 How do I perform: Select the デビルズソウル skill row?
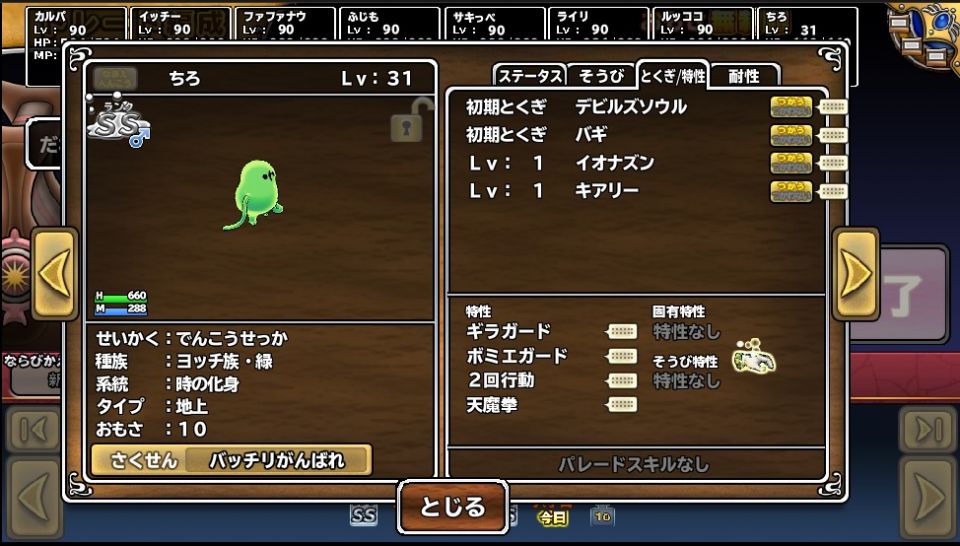[630, 107]
